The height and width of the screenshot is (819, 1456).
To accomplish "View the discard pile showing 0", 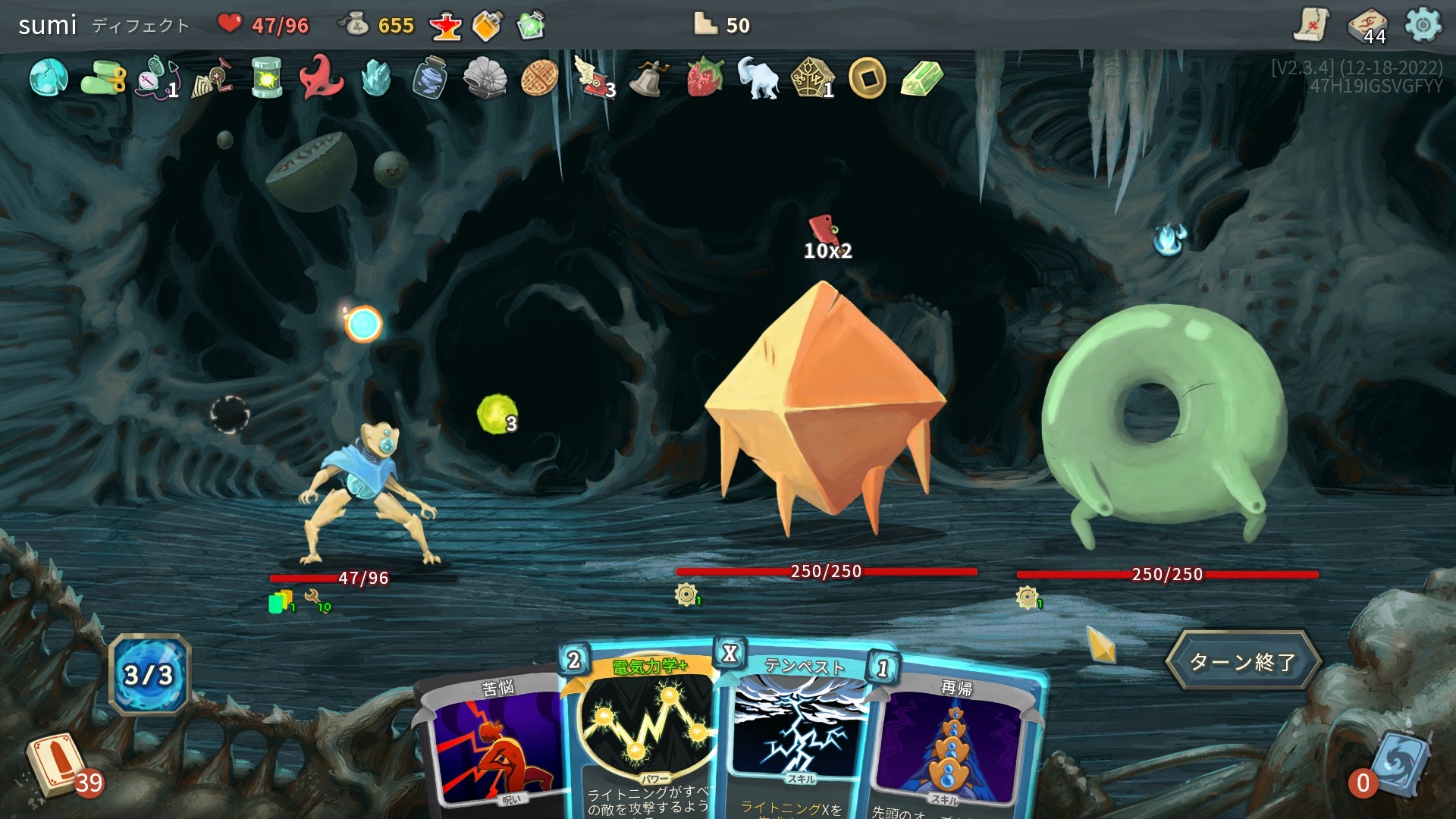I will point(1397,764).
